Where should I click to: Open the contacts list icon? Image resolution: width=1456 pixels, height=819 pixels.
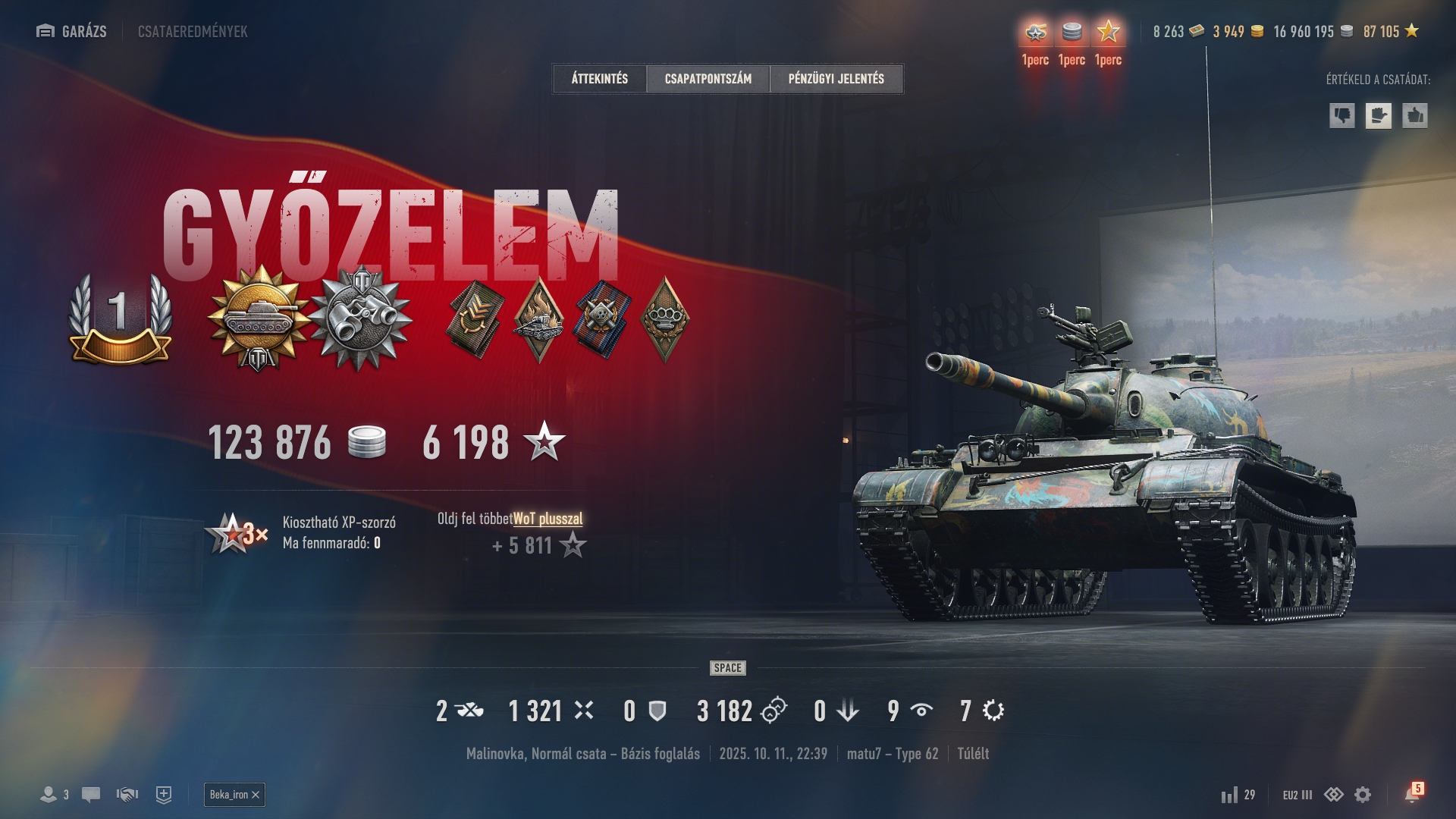point(49,795)
